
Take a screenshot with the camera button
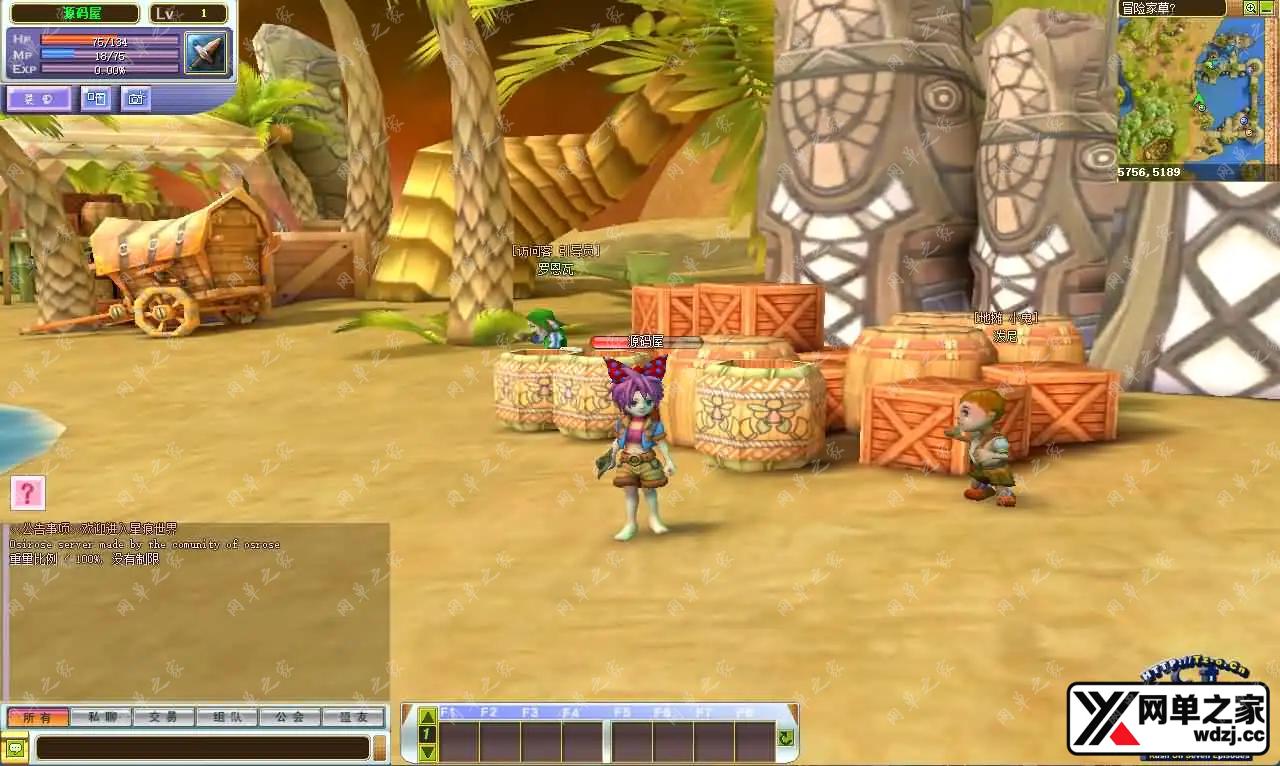pos(135,98)
